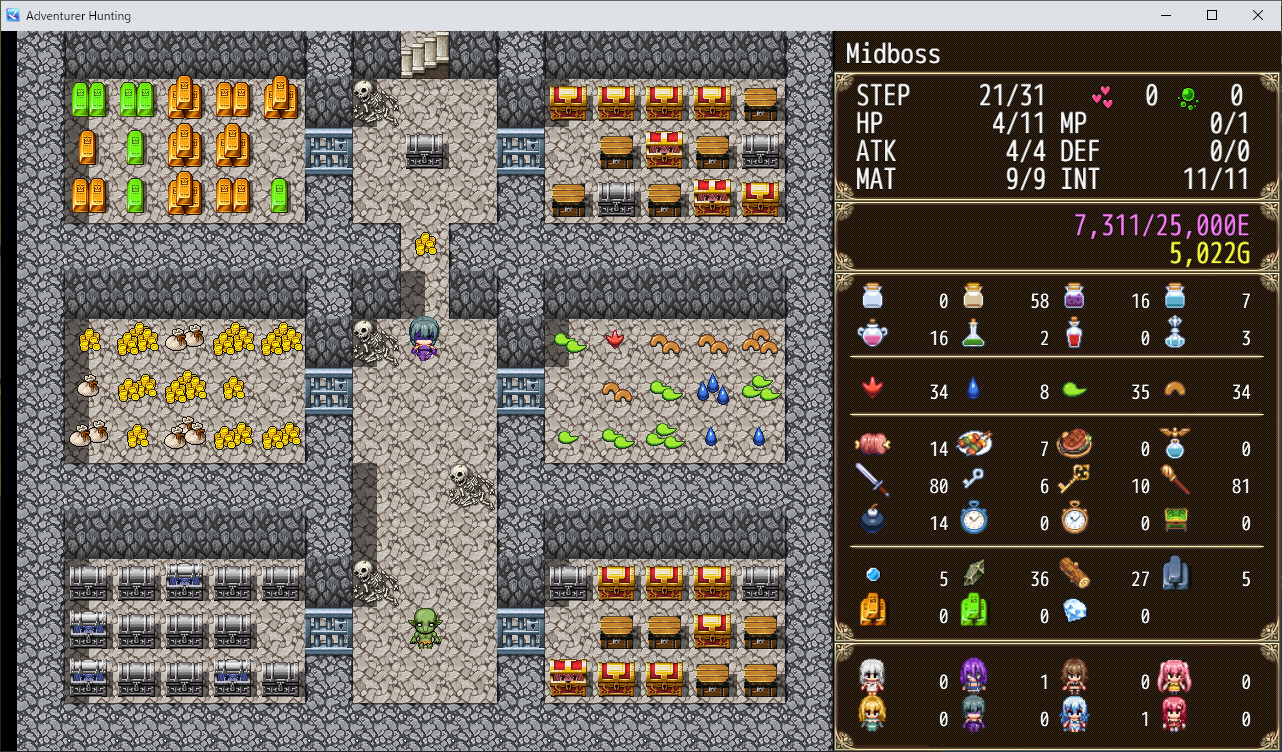This screenshot has height=752, width=1282.
Task: Click the Adventurer Hunting icon in the title bar
Action: click(14, 15)
